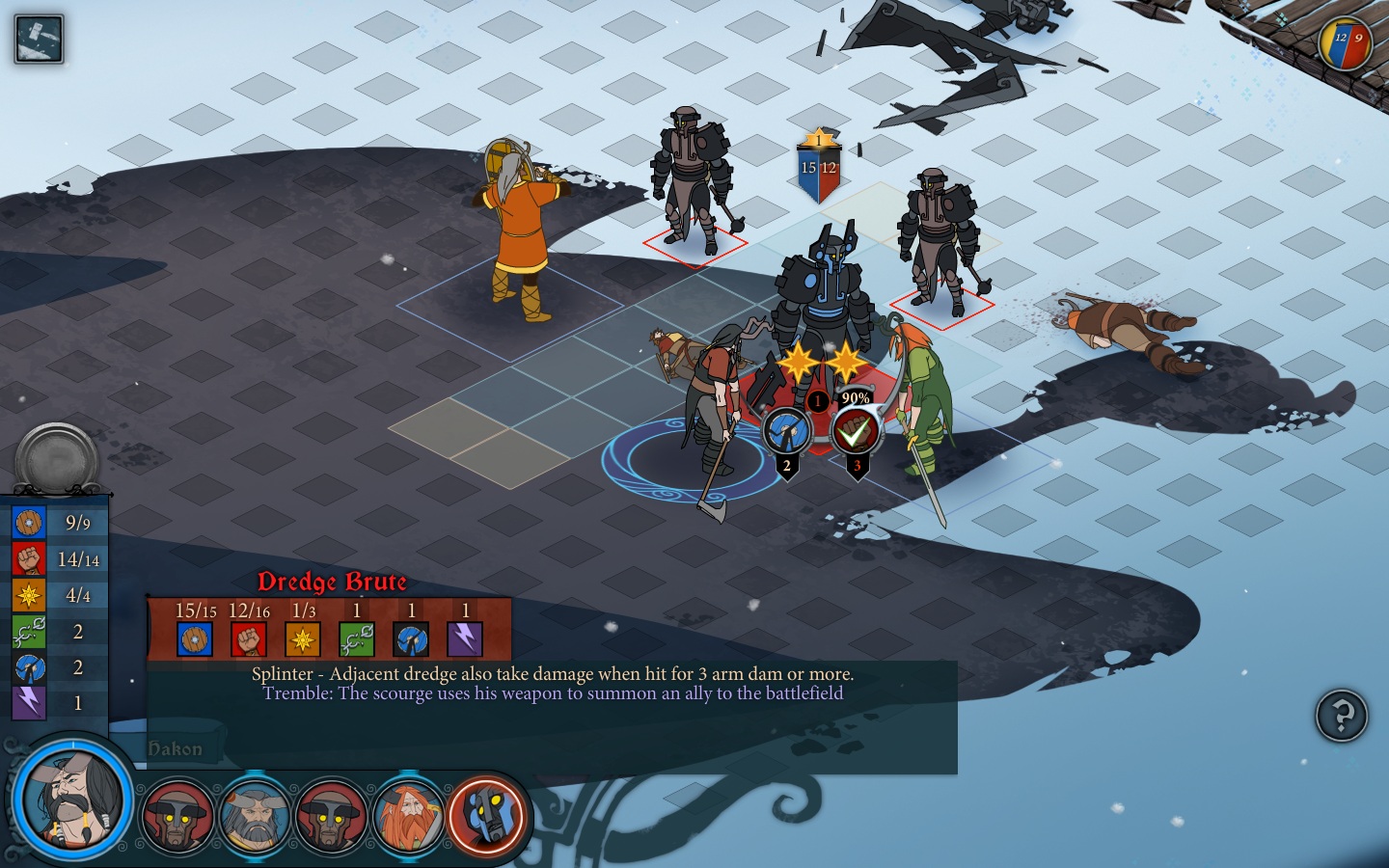
Task: Click the Dredge Brute red fist strength icon
Action: (x=249, y=639)
